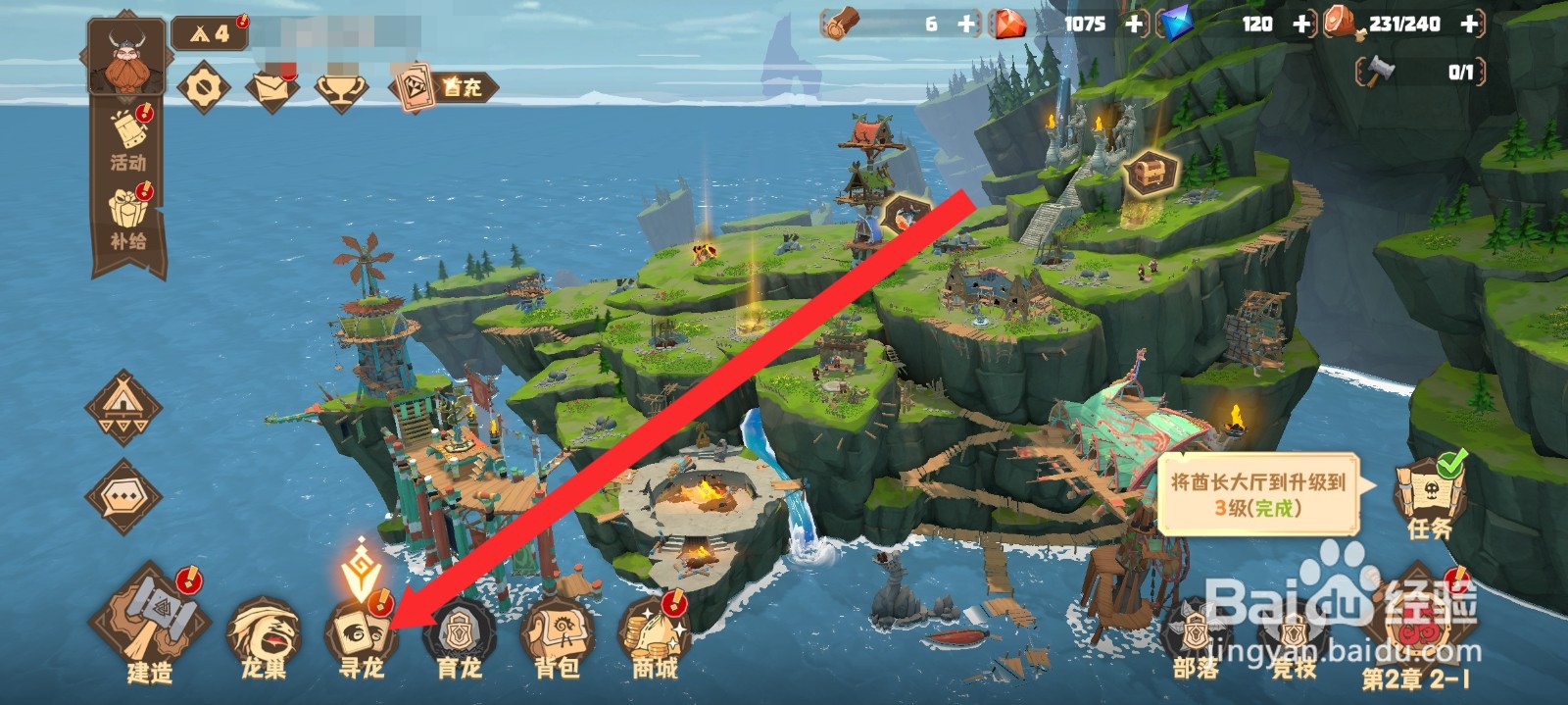Image resolution: width=1568 pixels, height=705 pixels.
Task: Open the trophy rankings icon
Action: tap(341, 88)
